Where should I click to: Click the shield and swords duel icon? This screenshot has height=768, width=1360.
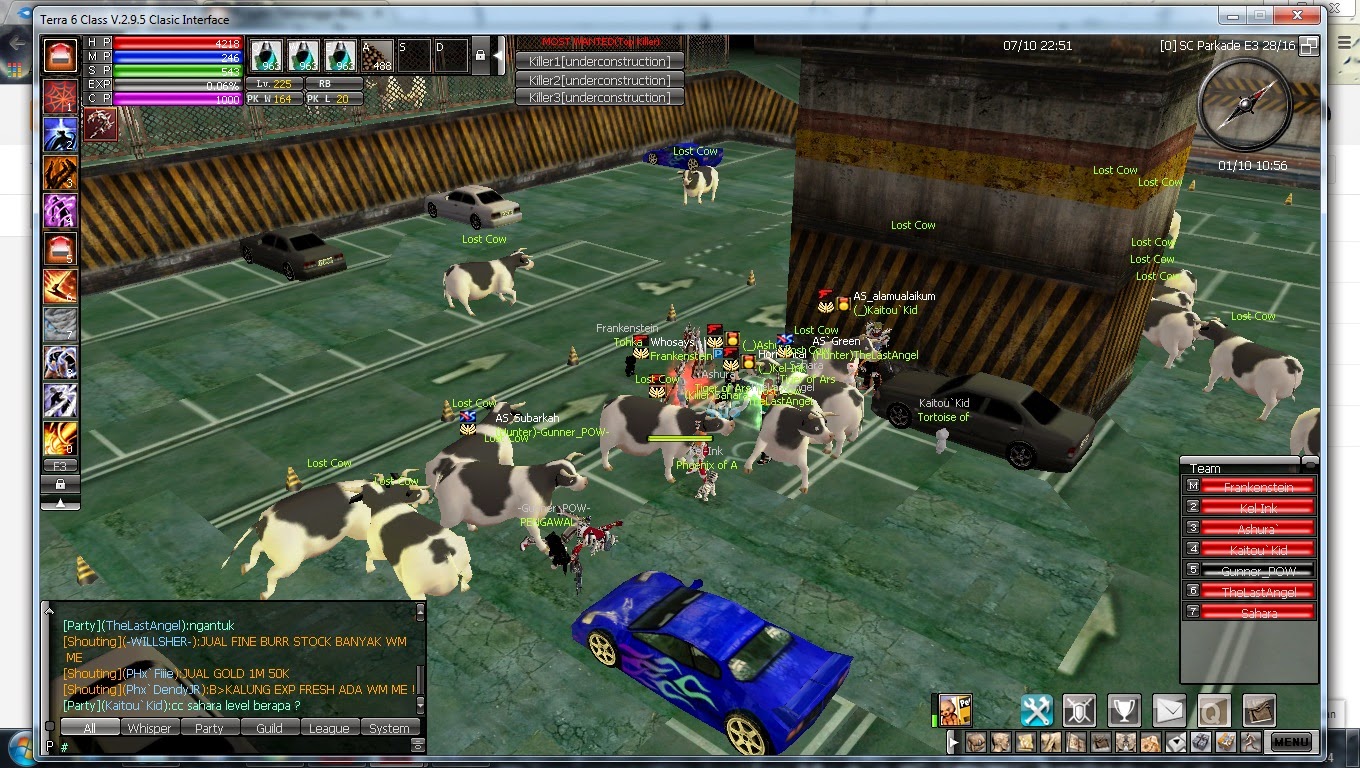point(1081,711)
